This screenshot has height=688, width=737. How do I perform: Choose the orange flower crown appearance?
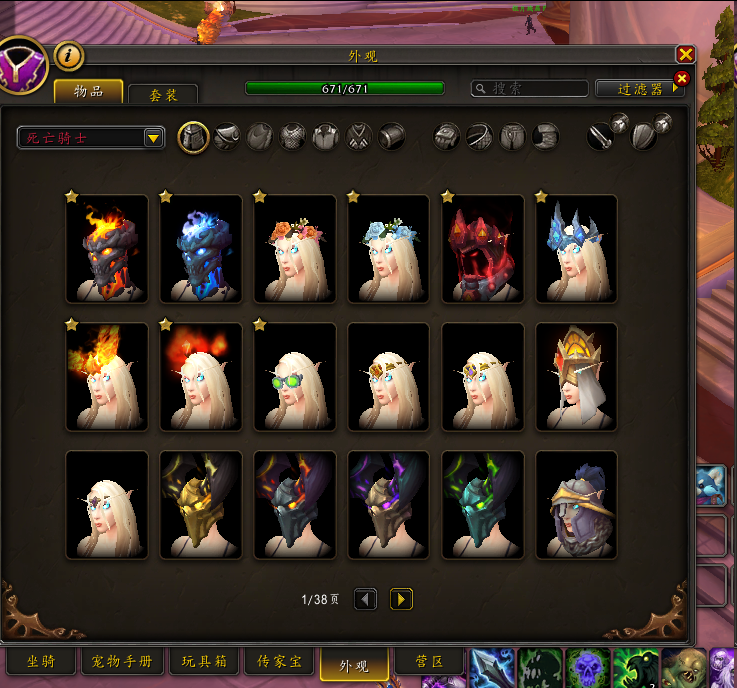pos(295,249)
